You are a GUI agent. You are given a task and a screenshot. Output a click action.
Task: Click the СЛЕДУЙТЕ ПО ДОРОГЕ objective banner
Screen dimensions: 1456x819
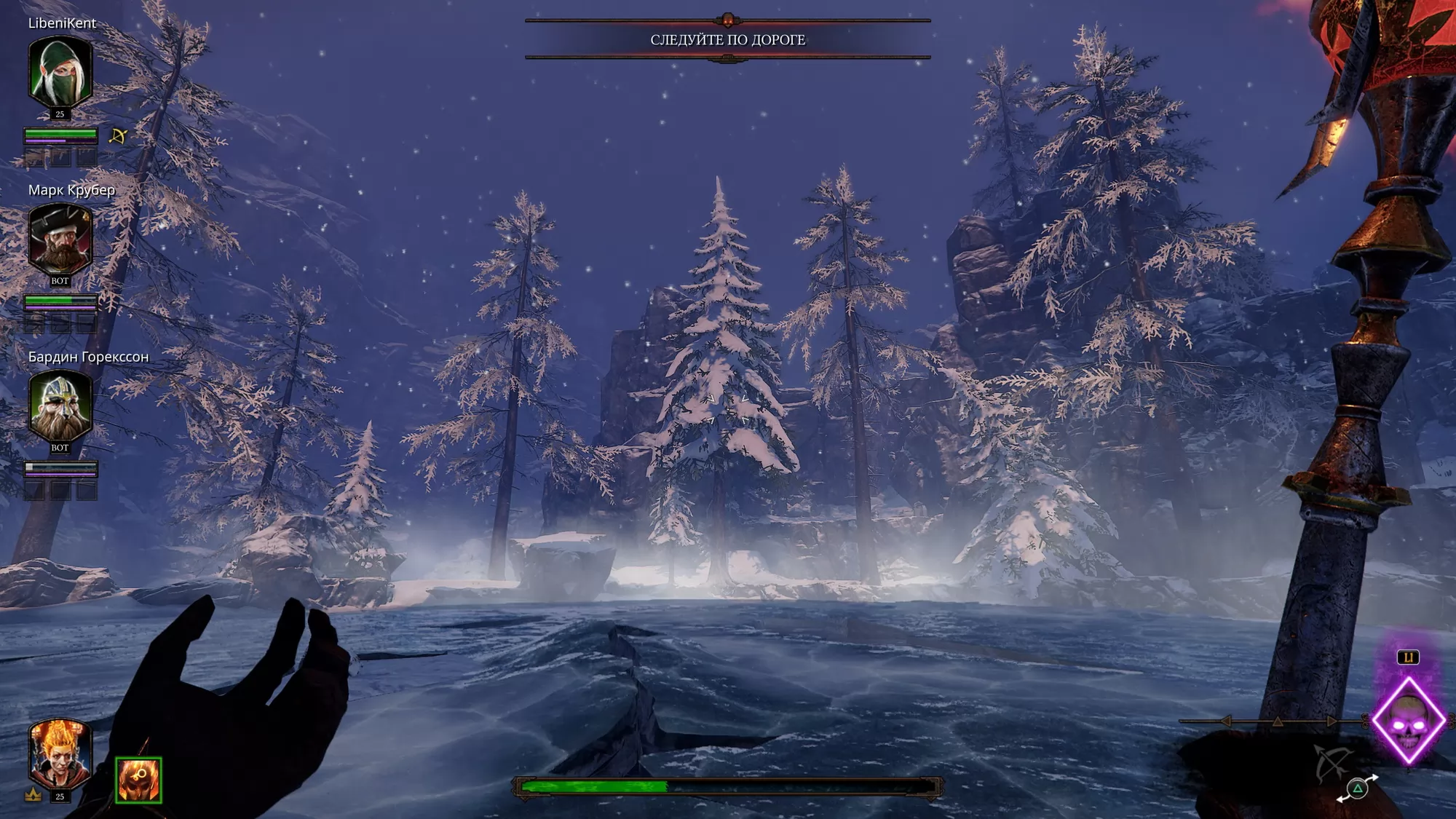coord(727,39)
